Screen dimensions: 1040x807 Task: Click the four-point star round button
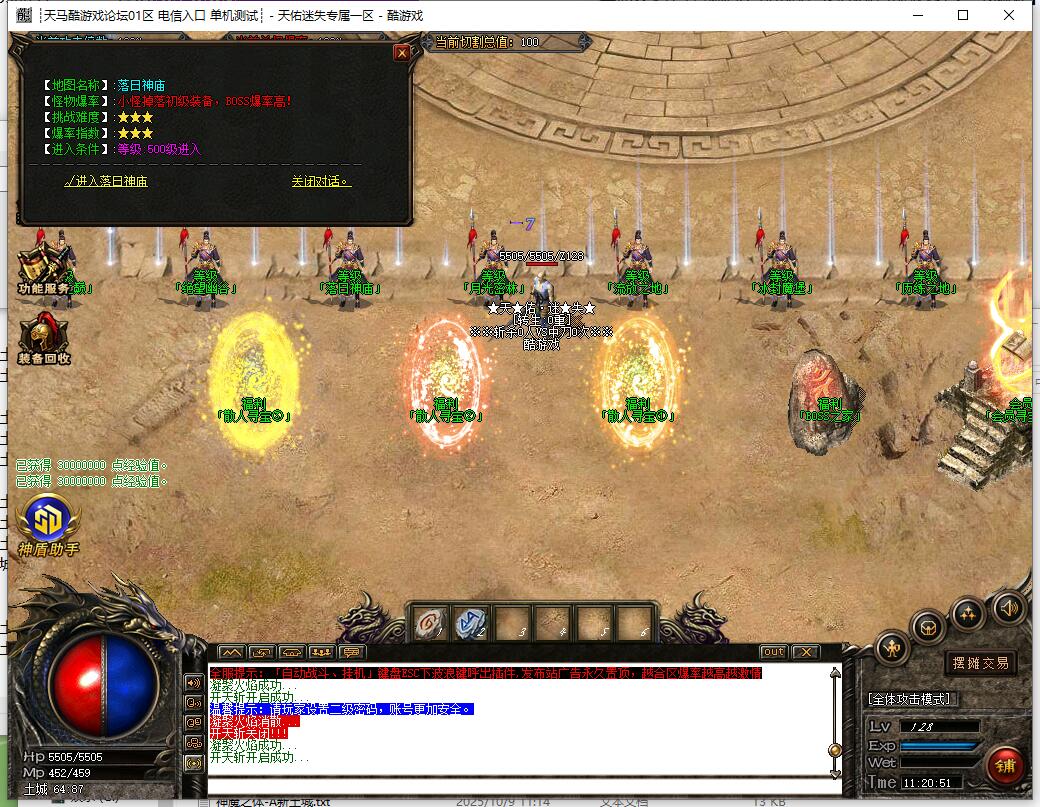(x=967, y=612)
